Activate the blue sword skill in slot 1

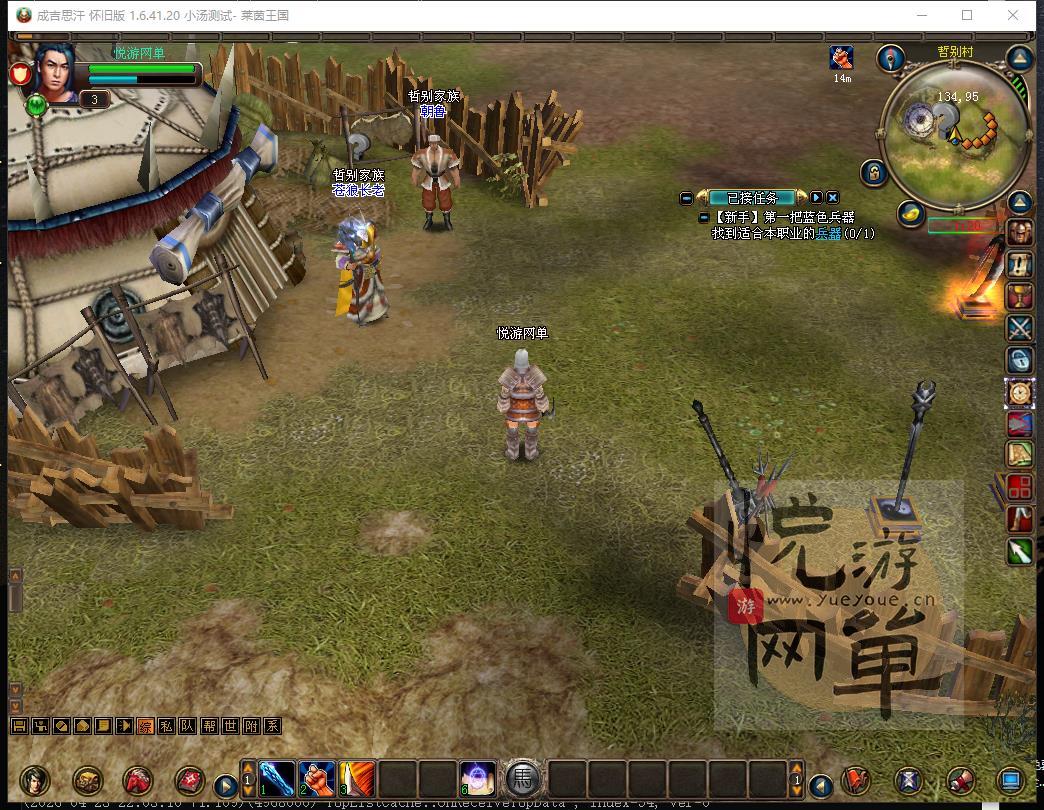pyautogui.click(x=277, y=778)
